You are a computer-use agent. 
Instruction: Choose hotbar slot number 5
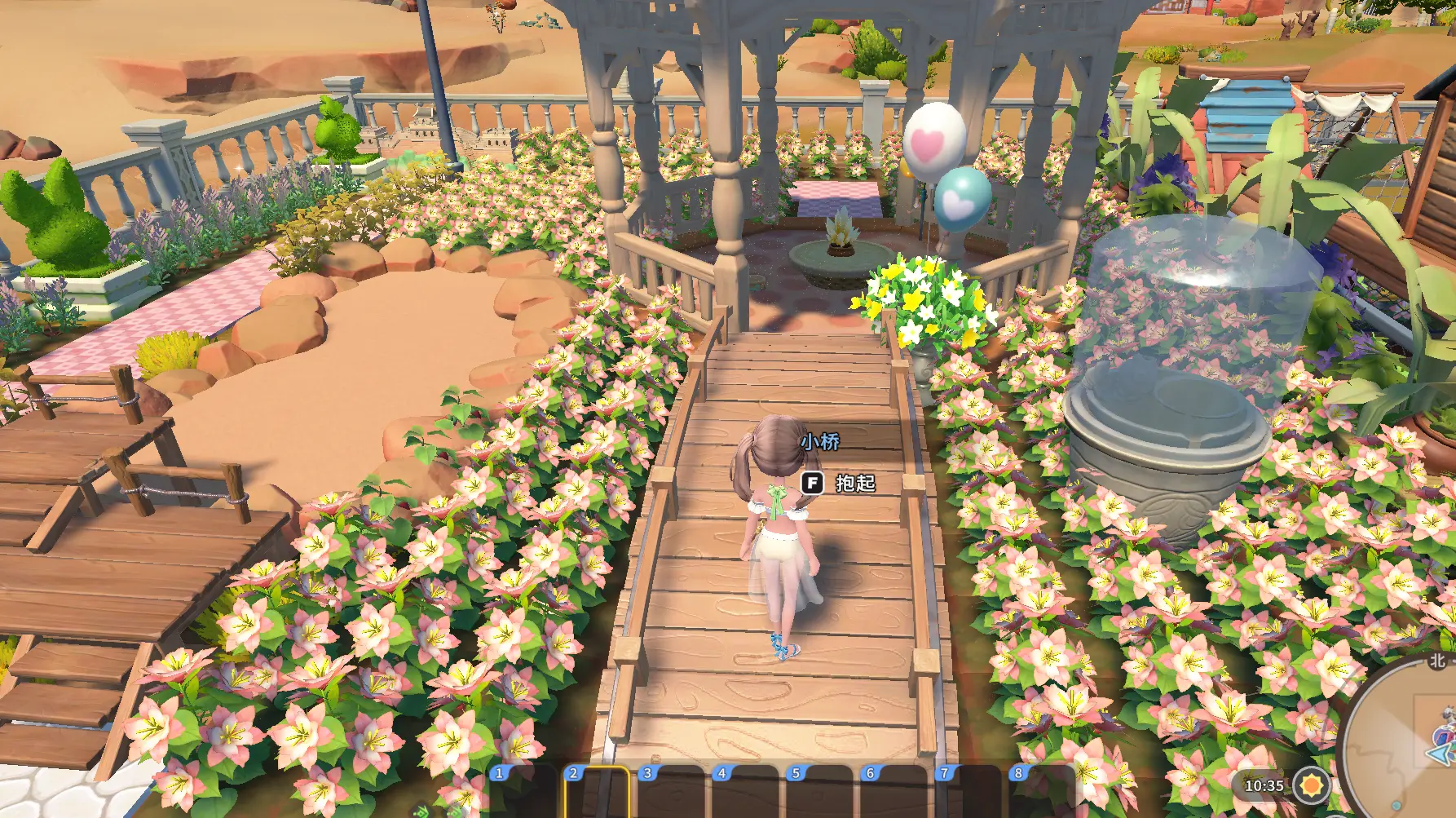point(819,793)
